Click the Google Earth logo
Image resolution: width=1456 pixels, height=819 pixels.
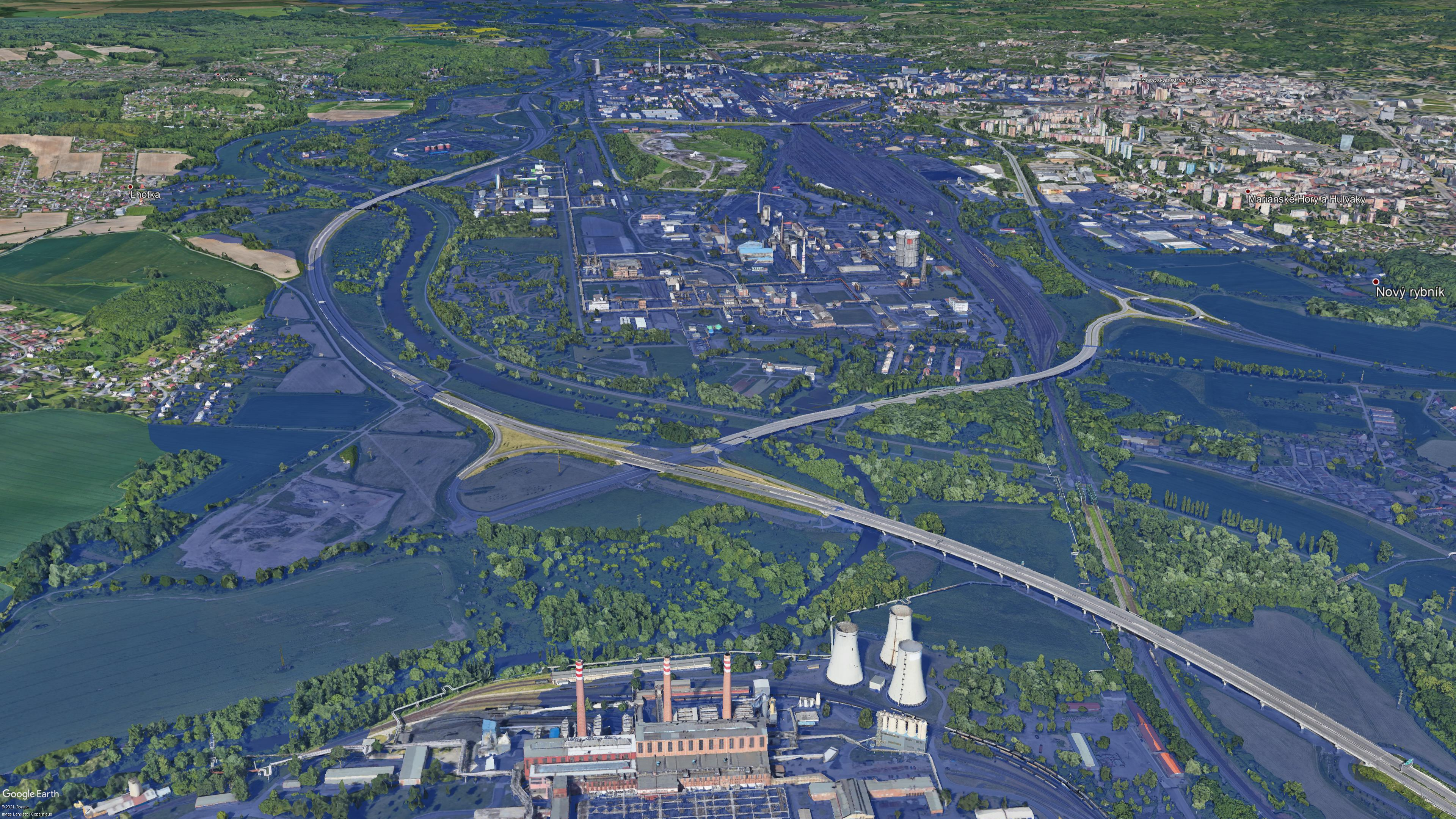pos(30,794)
